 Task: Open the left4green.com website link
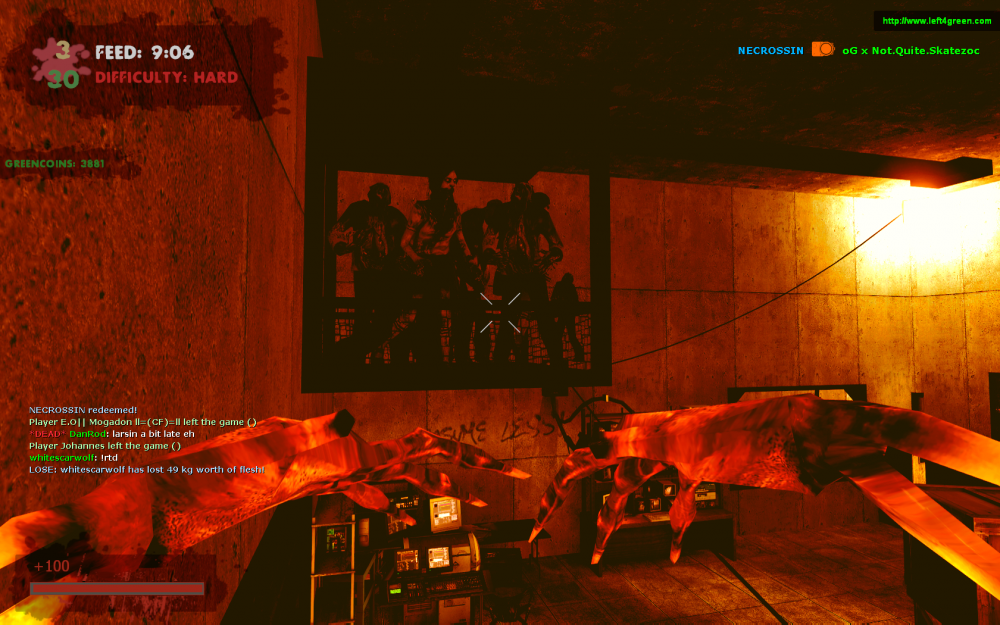click(x=937, y=21)
